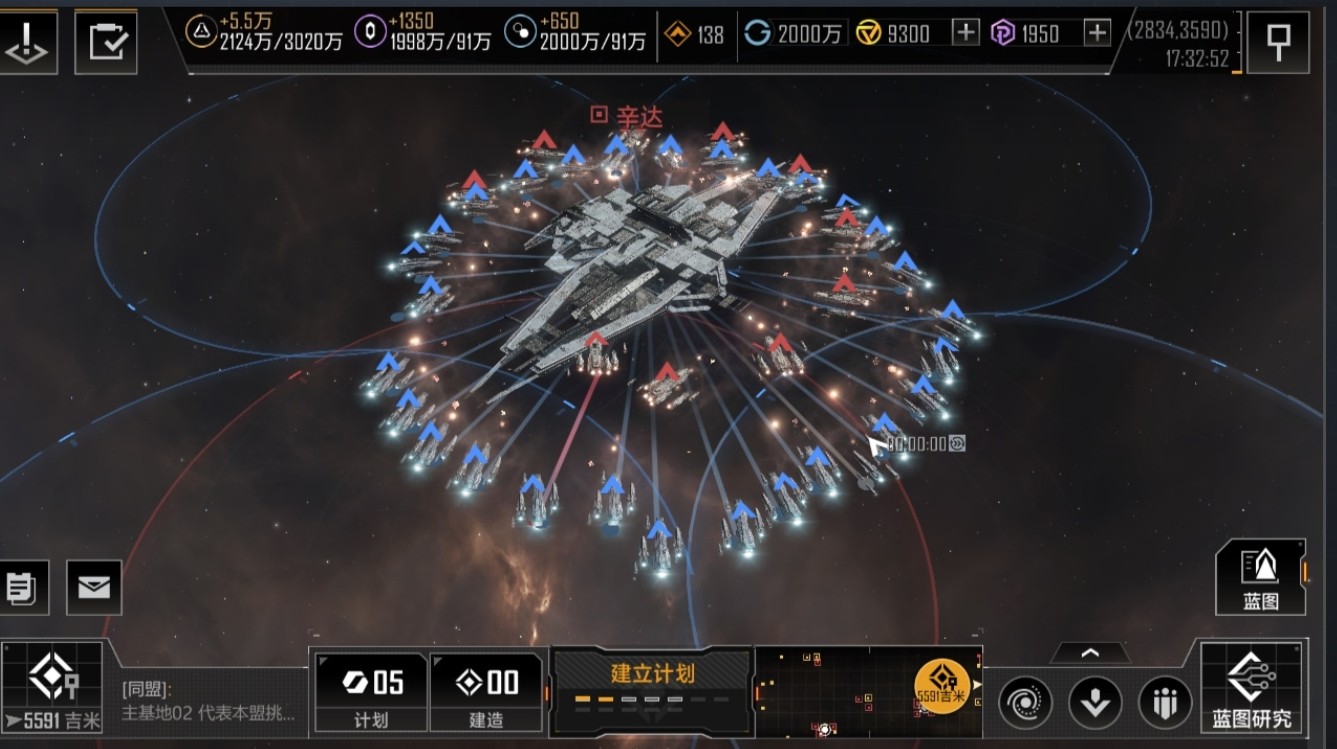Open 蓝图研究 blueprint research
Viewport: 1337px width, 749px height.
click(x=1251, y=688)
